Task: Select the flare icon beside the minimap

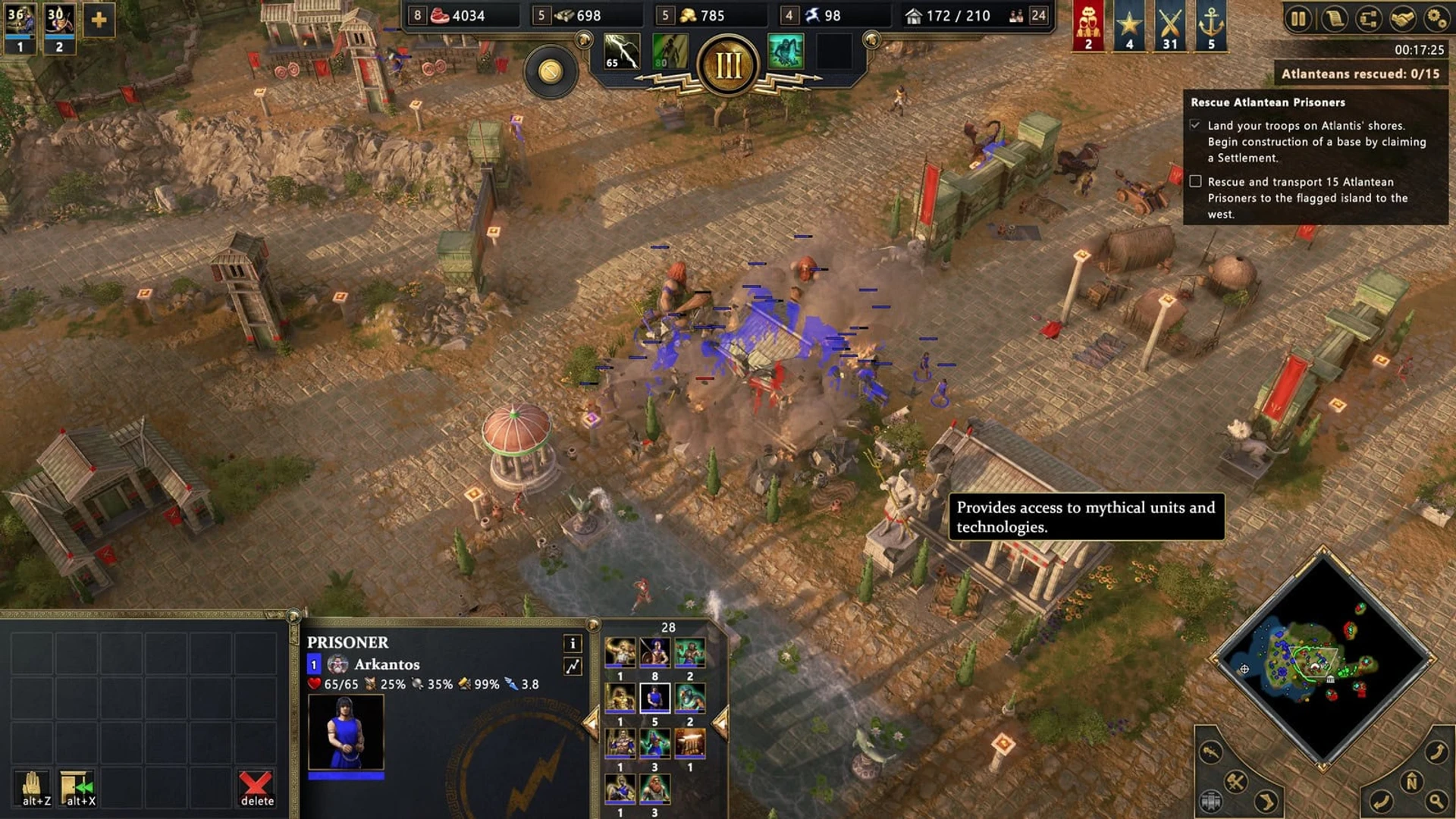Action: [x=1210, y=752]
